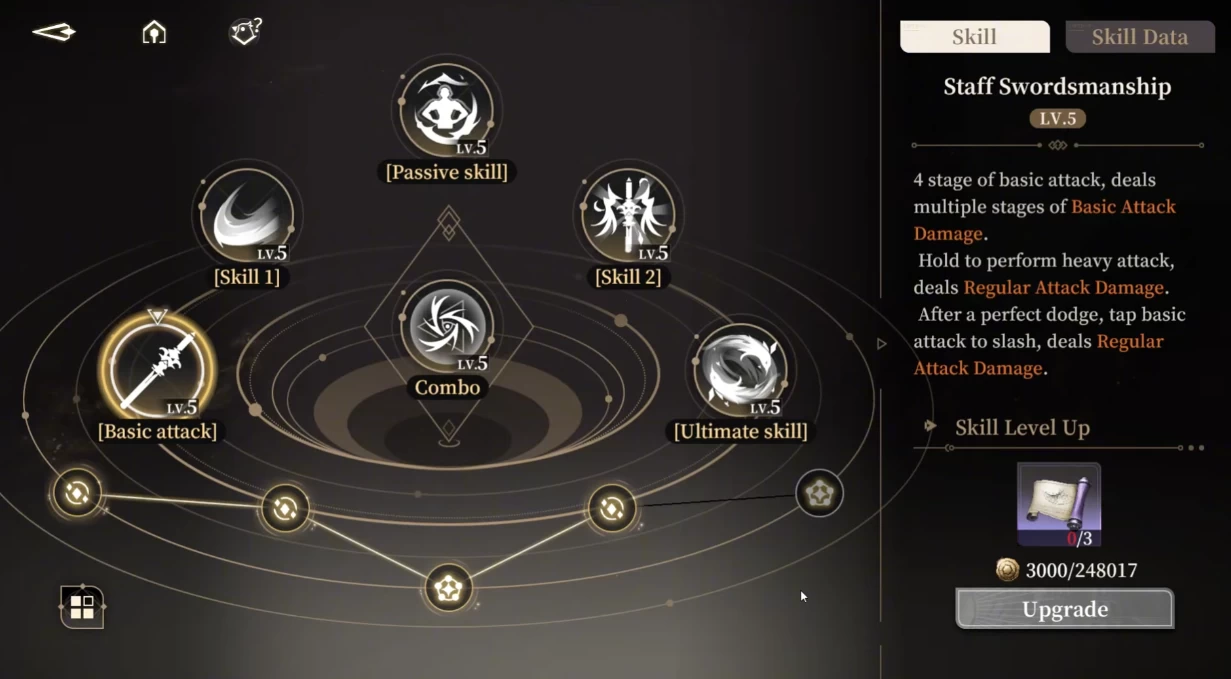Image resolution: width=1231 pixels, height=679 pixels.
Task: Select the Passive skill icon
Action: (x=447, y=111)
